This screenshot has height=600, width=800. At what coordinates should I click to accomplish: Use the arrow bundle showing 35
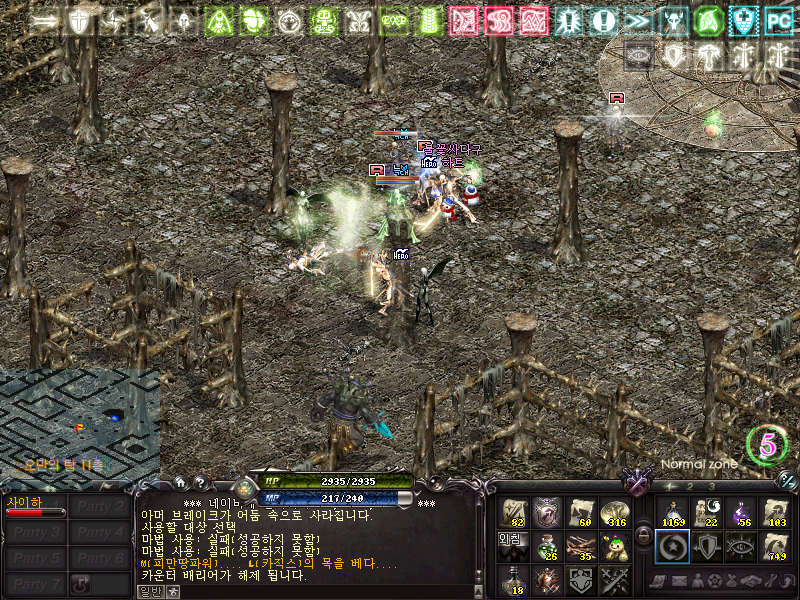(582, 546)
